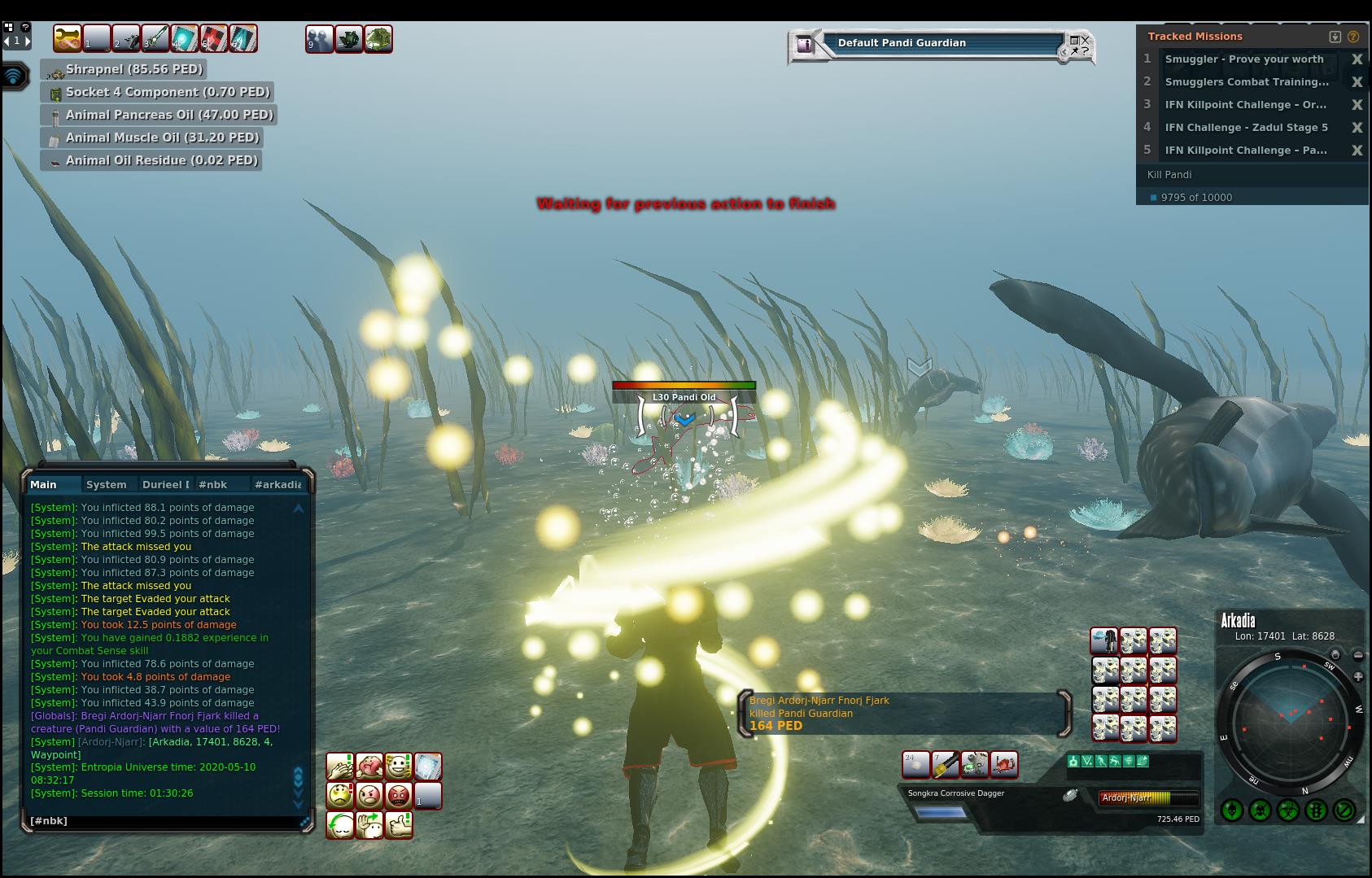The image size is (1372, 878).
Task: Remove the Smuggler - Prove your worth mission
Action: pyautogui.click(x=1357, y=59)
